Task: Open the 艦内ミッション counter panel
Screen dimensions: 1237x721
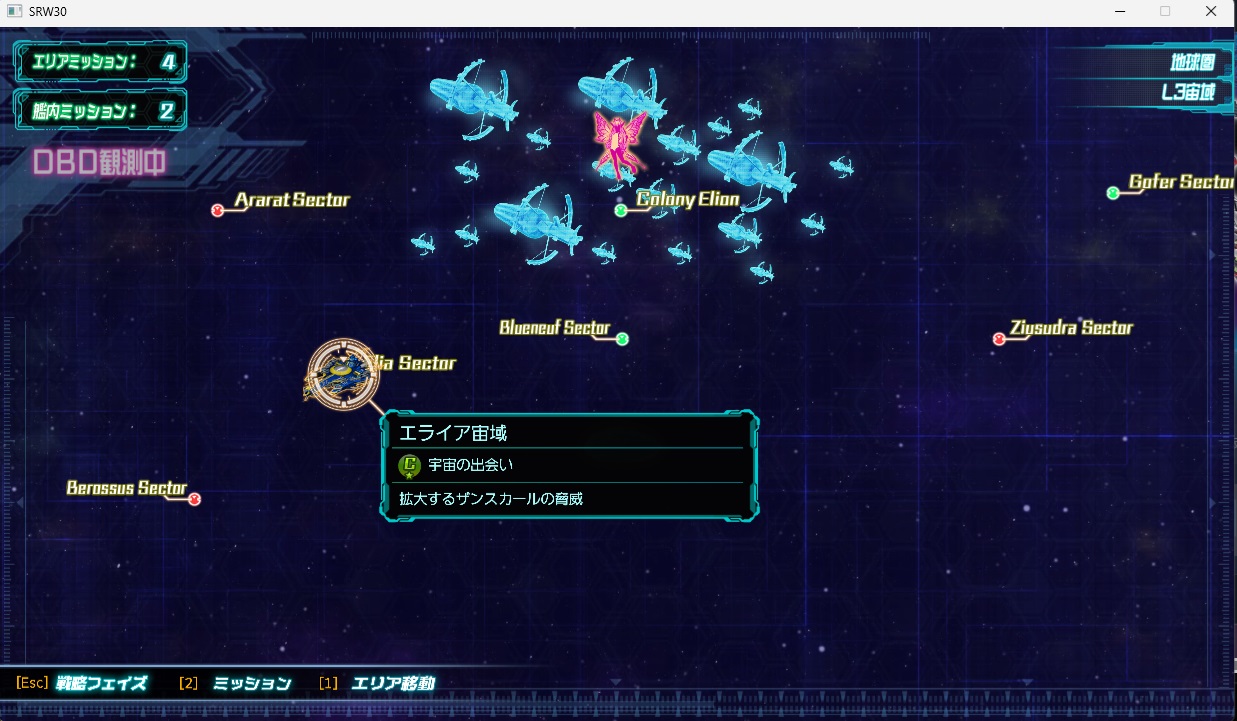Action: [x=100, y=109]
